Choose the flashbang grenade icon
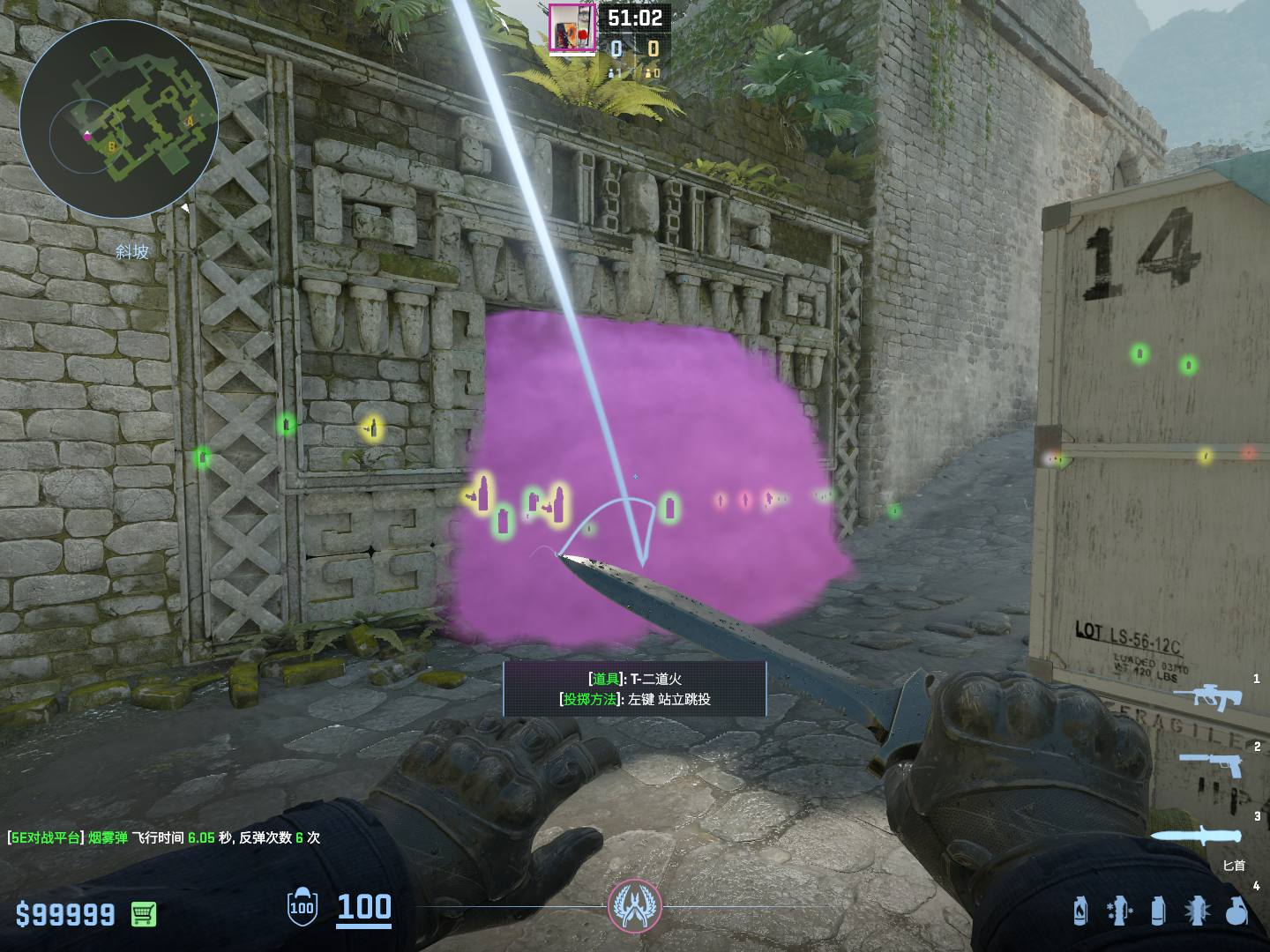 (1197, 911)
